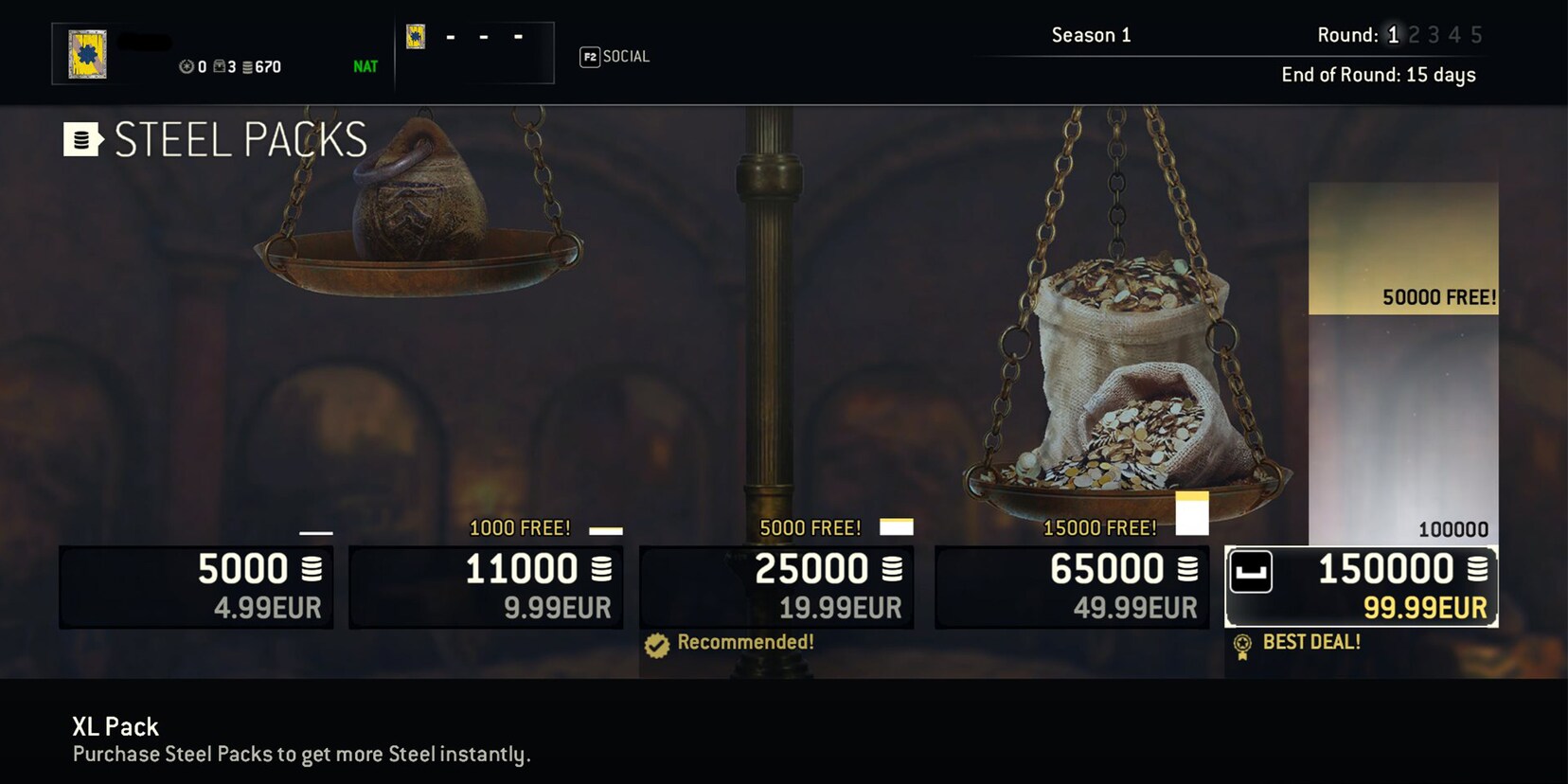Open Social via the F2 icon
1568x784 pixels.
click(588, 56)
